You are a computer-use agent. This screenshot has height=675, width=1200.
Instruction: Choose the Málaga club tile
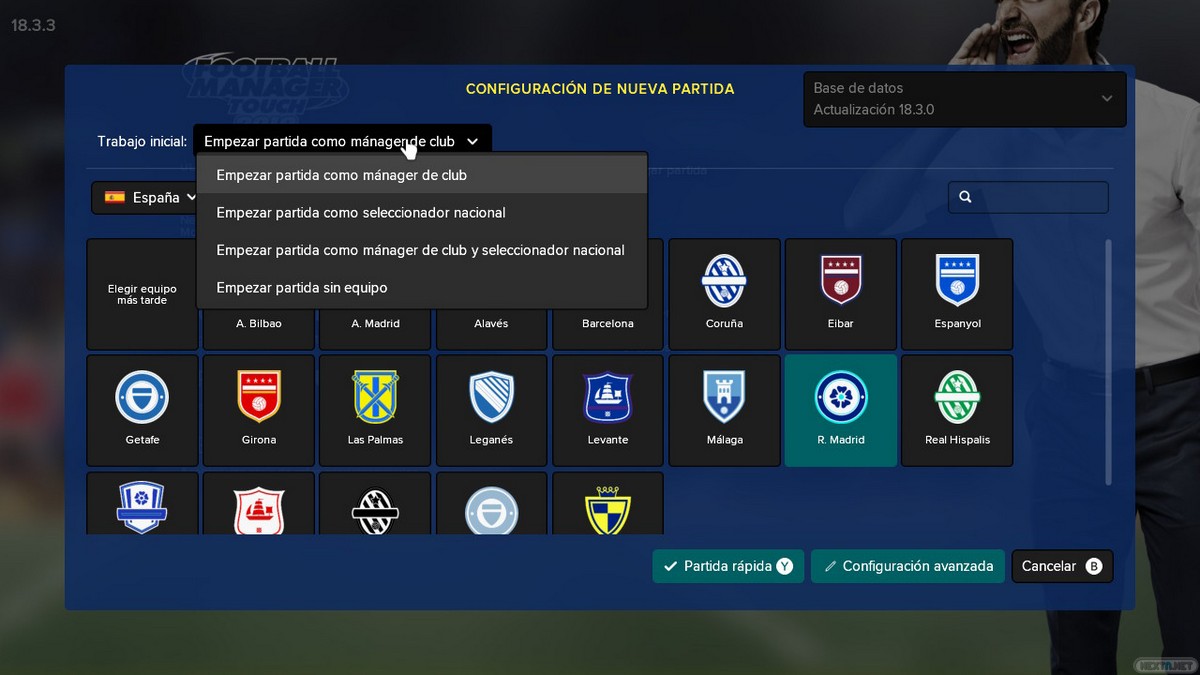coord(725,410)
